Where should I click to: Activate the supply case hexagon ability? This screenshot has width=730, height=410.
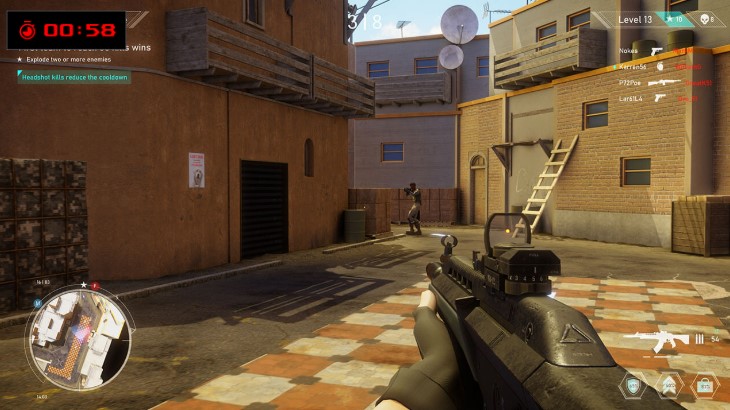point(704,385)
